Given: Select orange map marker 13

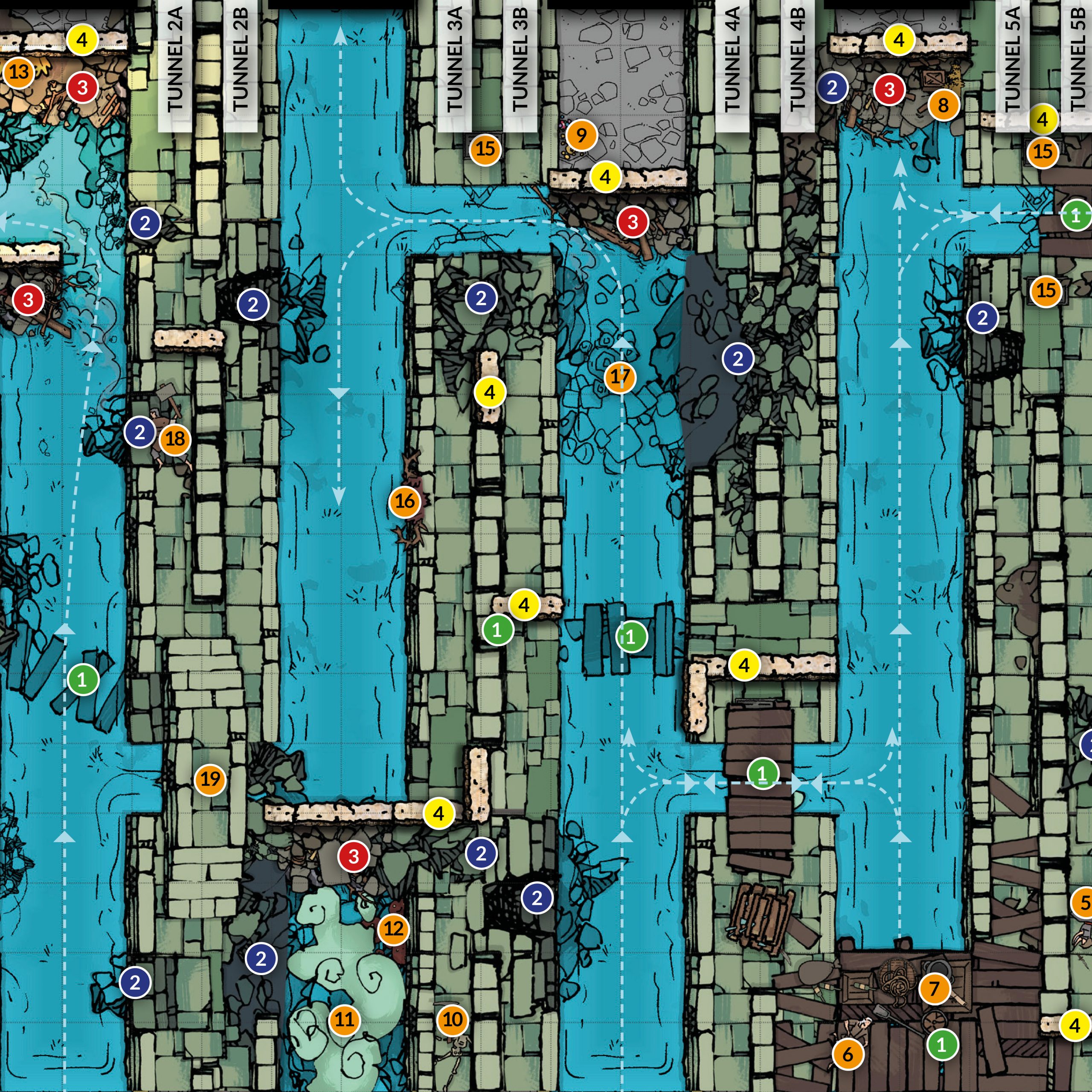Looking at the screenshot, I should click(x=19, y=73).
